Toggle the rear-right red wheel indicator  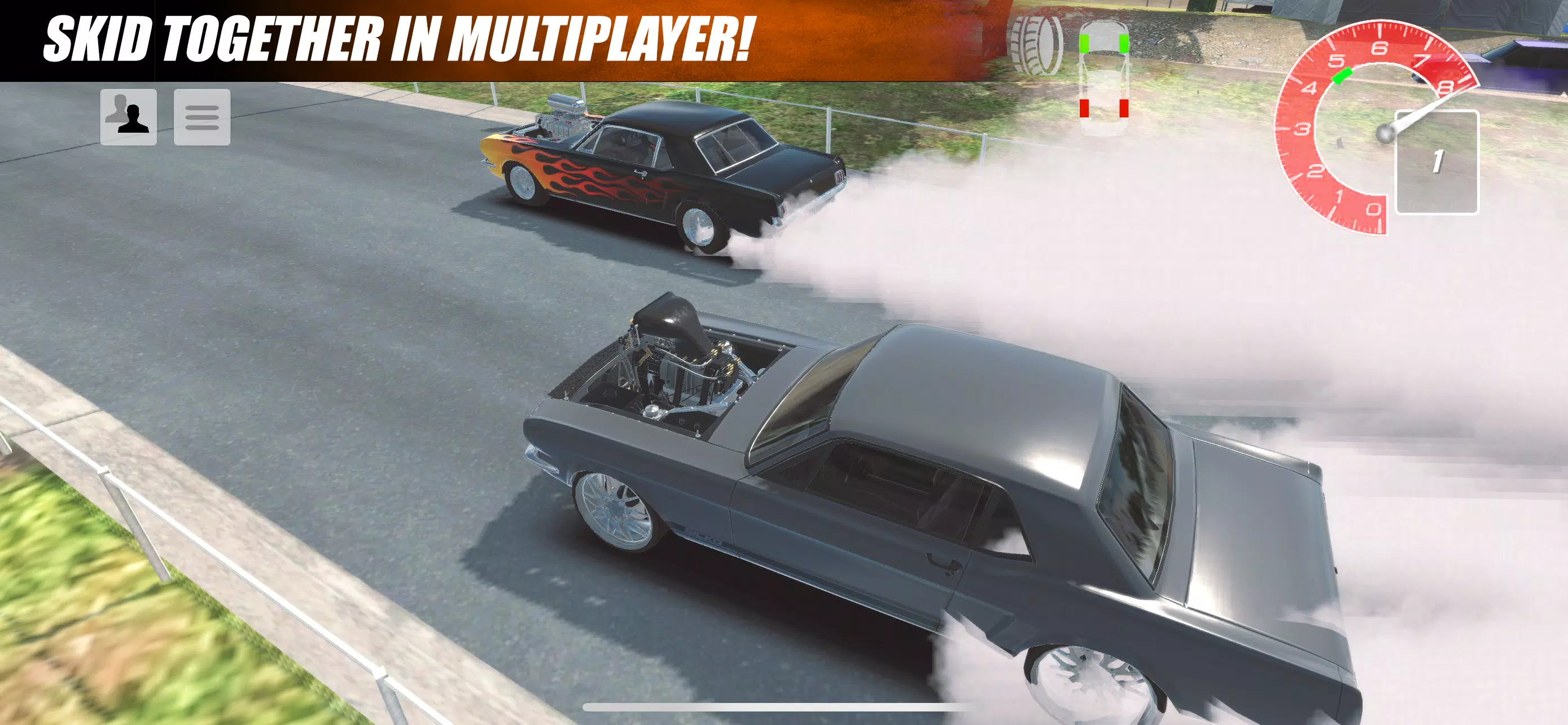1123,110
